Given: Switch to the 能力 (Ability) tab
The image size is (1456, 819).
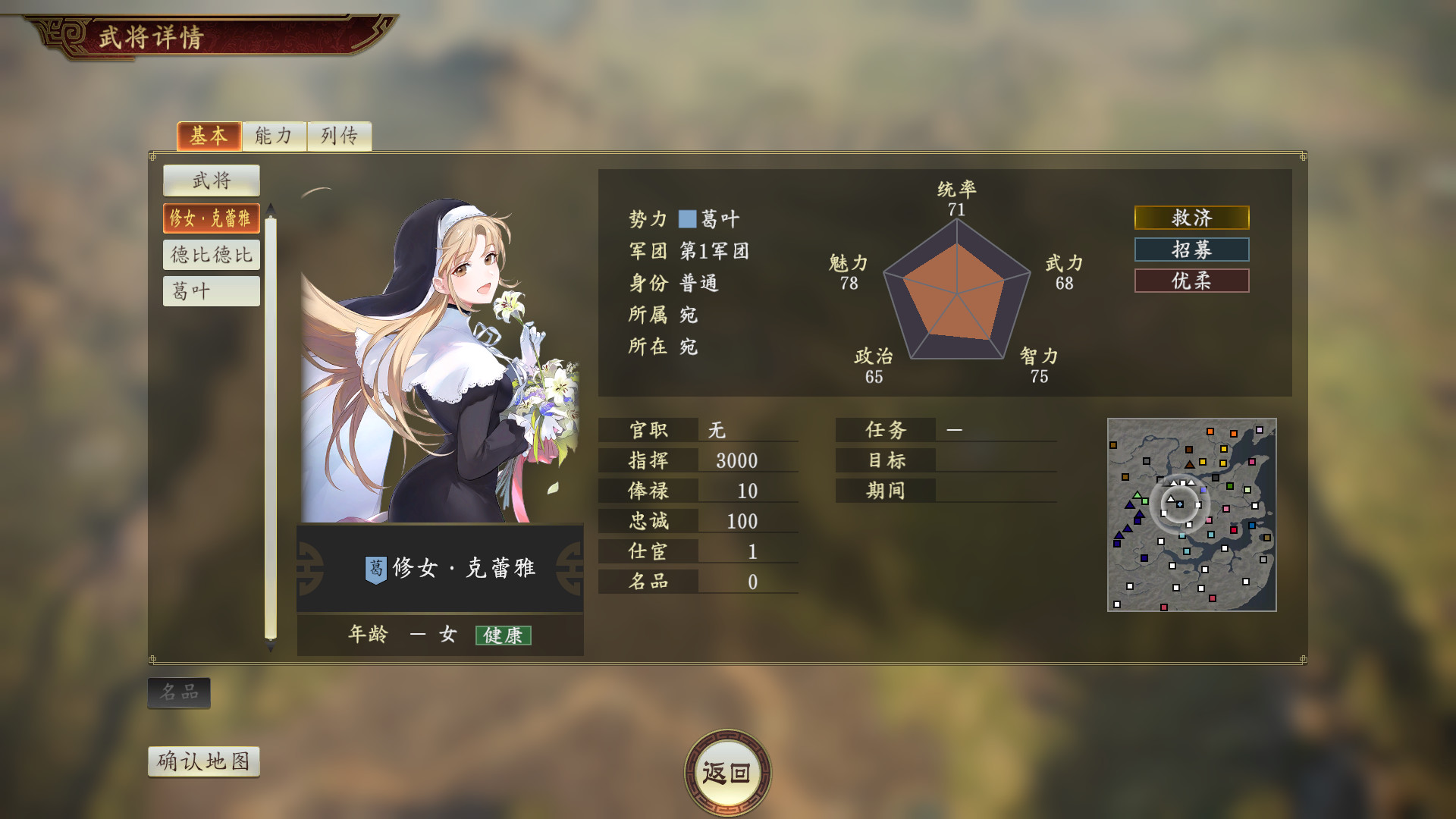Looking at the screenshot, I should [x=275, y=136].
